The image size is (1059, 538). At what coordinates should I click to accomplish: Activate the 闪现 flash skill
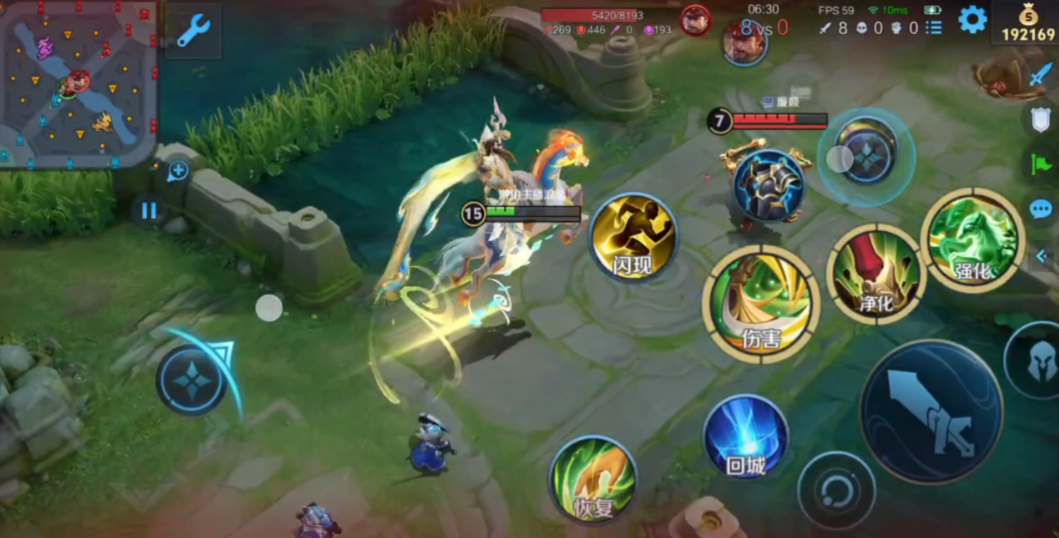point(633,237)
